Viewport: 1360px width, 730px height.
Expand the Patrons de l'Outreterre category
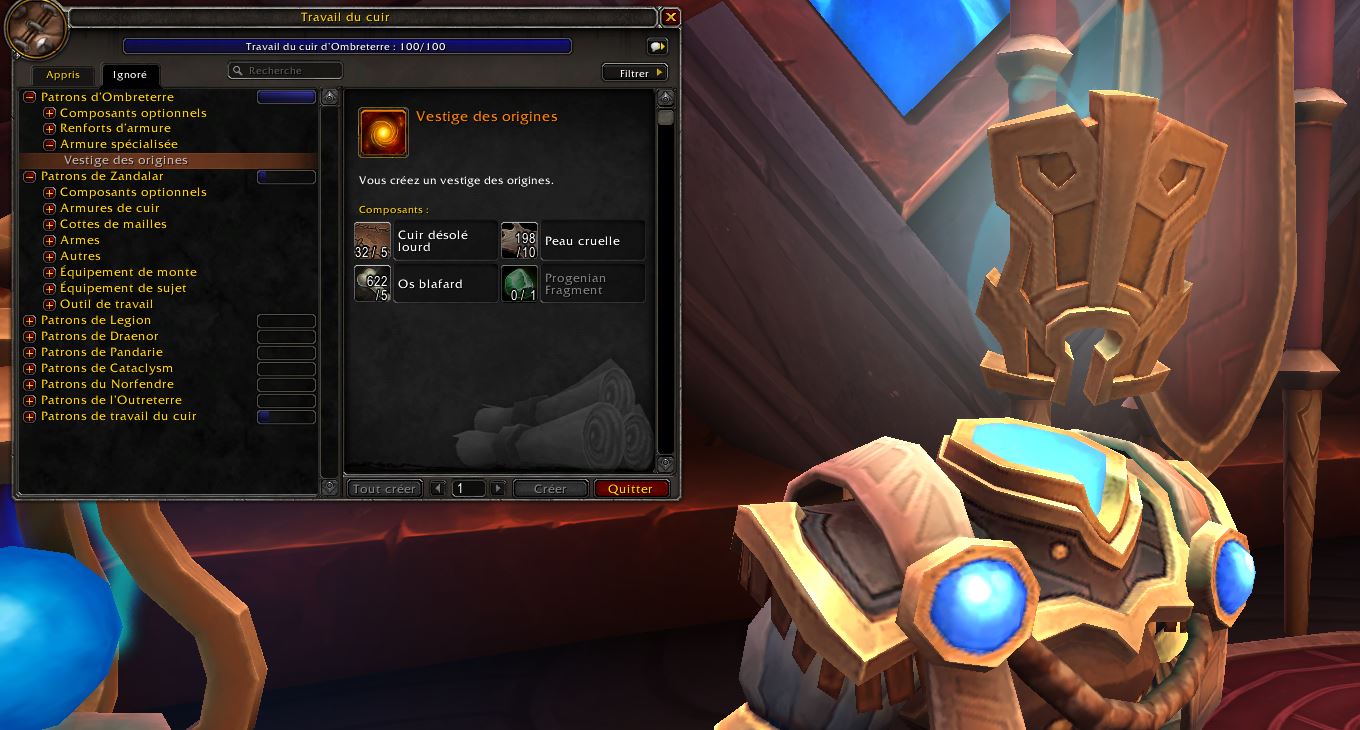pos(30,401)
